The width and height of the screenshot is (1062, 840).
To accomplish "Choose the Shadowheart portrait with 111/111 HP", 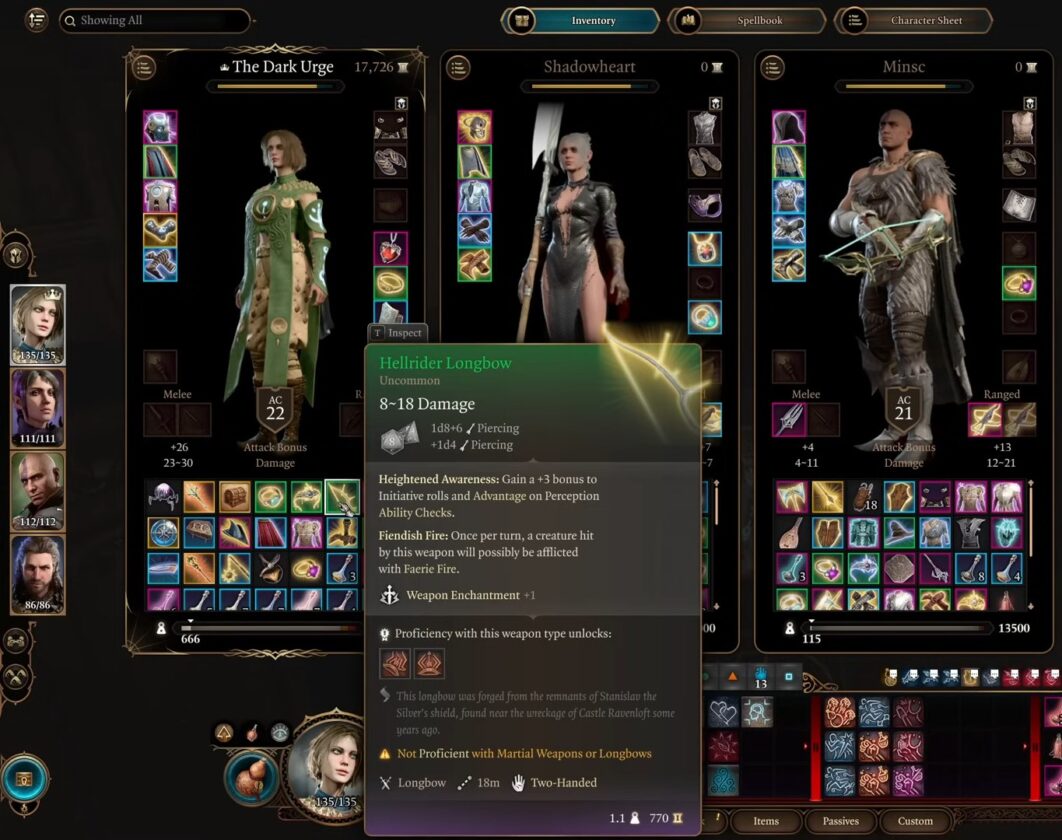I will tap(38, 407).
